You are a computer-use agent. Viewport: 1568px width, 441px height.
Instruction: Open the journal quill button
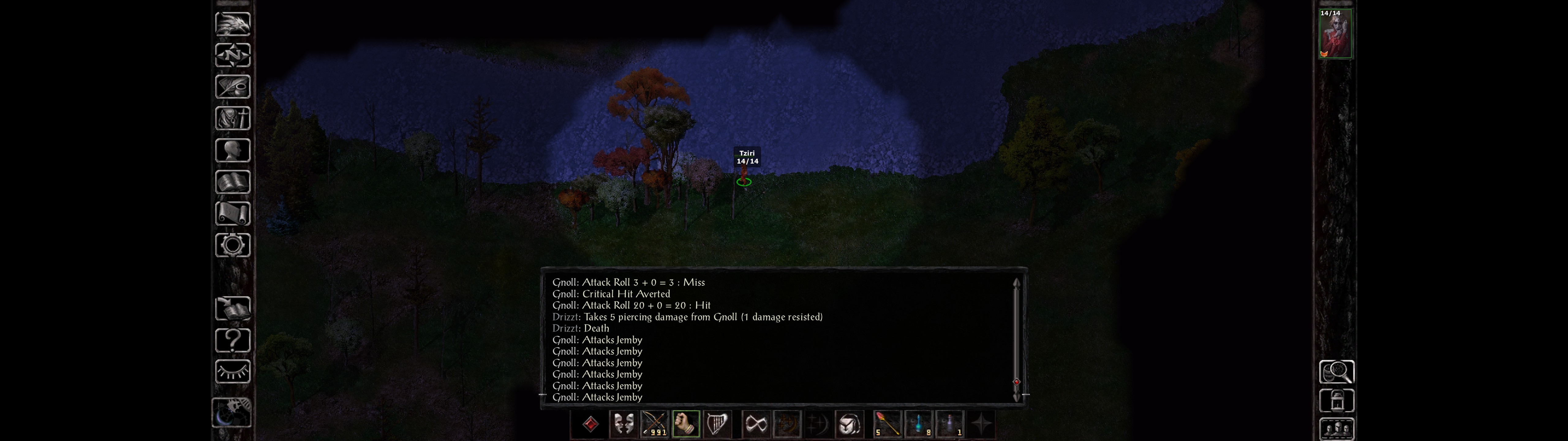[x=232, y=87]
